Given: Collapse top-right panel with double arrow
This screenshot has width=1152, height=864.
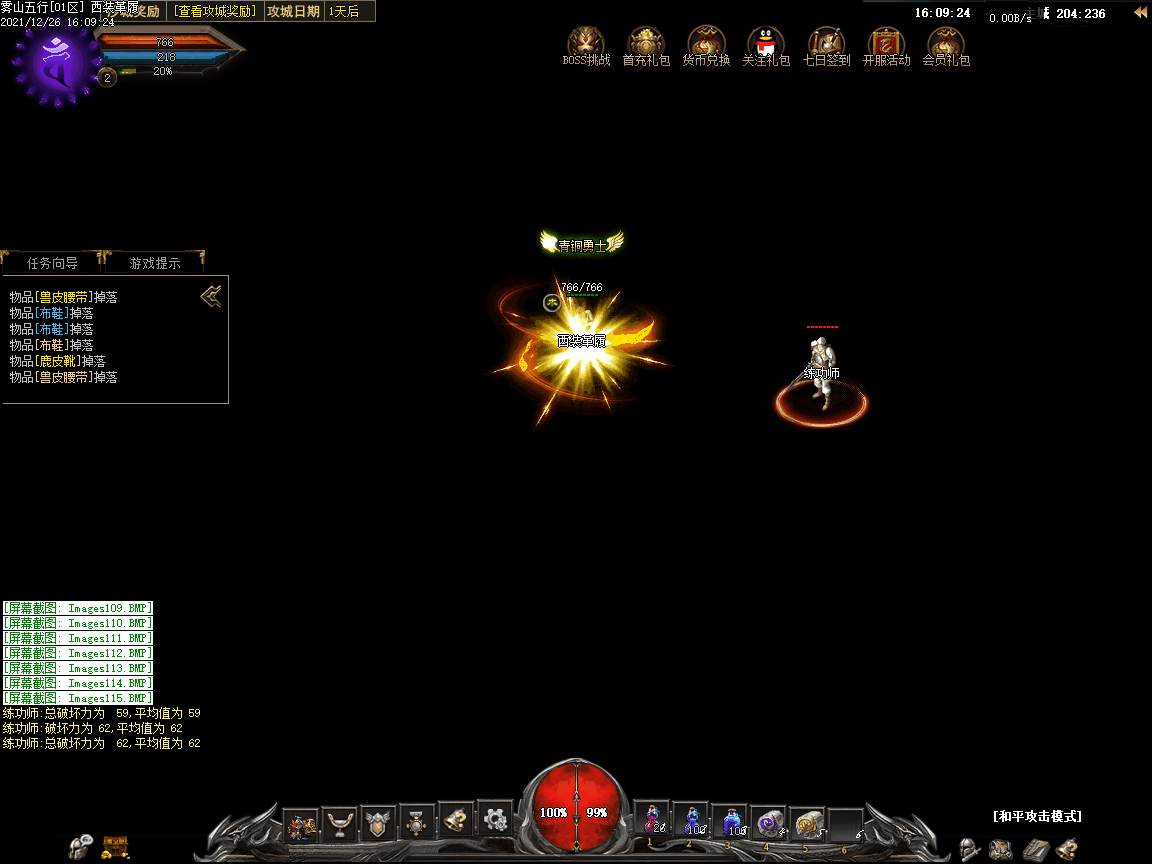Looking at the screenshot, I should click(1139, 13).
